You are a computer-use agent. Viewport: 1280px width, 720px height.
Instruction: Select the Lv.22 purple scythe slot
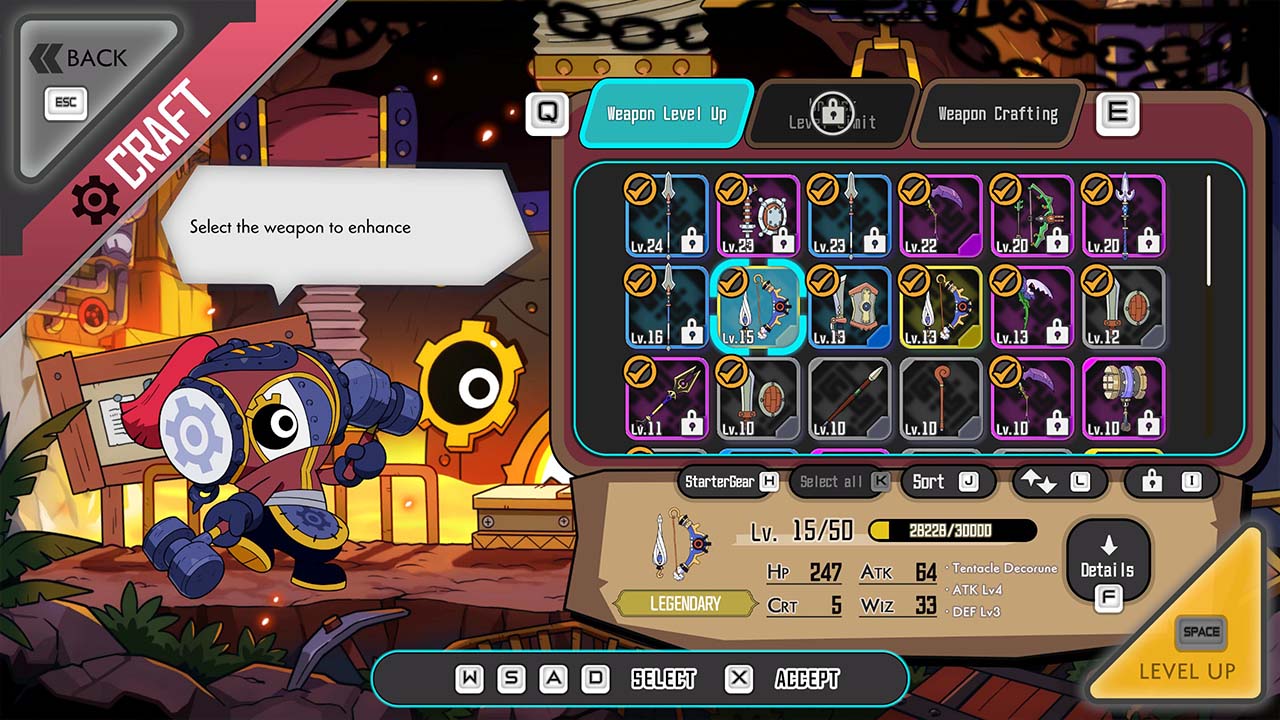pos(941,215)
